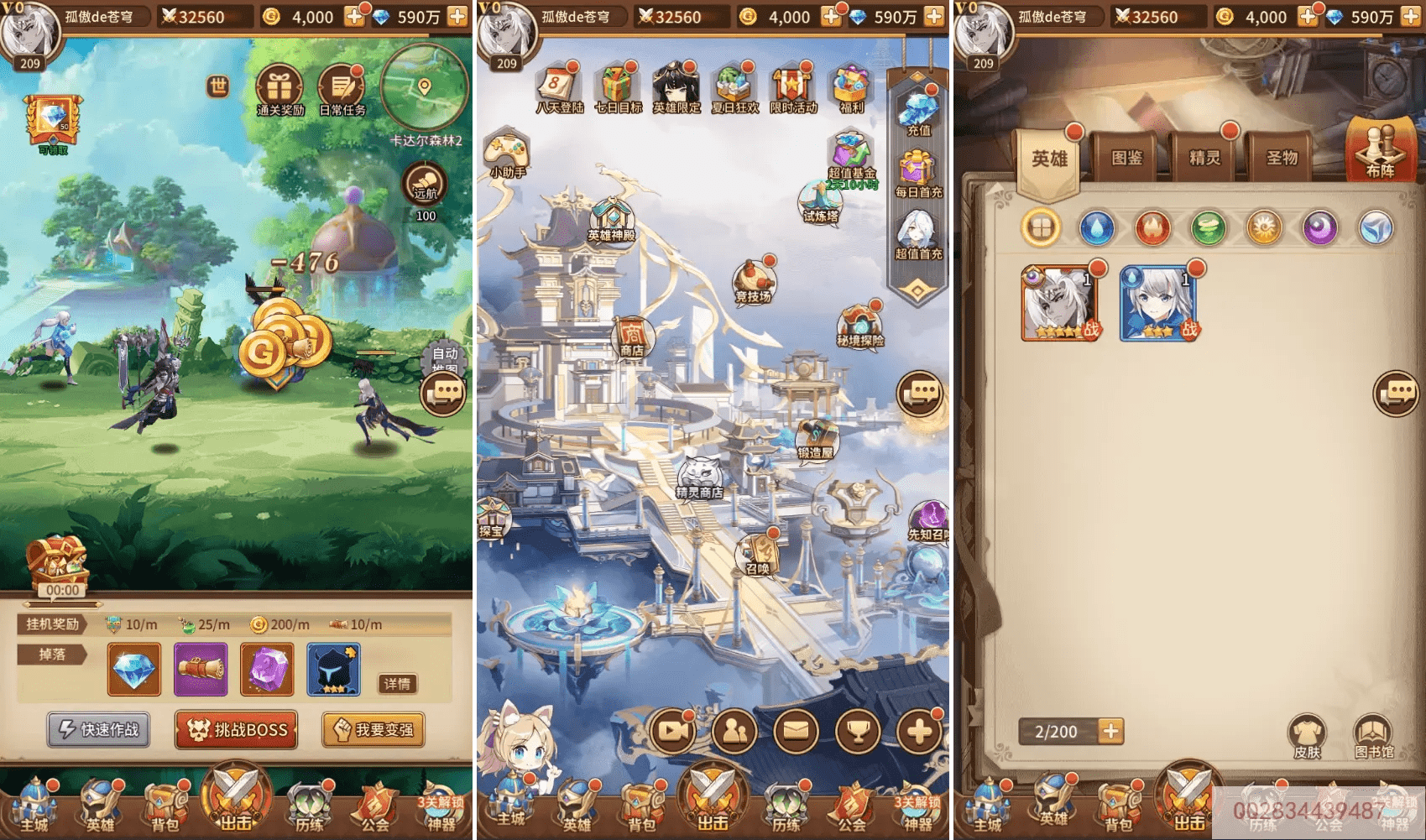Viewport: 1426px width, 840px height.
Task: Switch to the 图鉴 codex tab
Action: pyautogui.click(x=1126, y=158)
